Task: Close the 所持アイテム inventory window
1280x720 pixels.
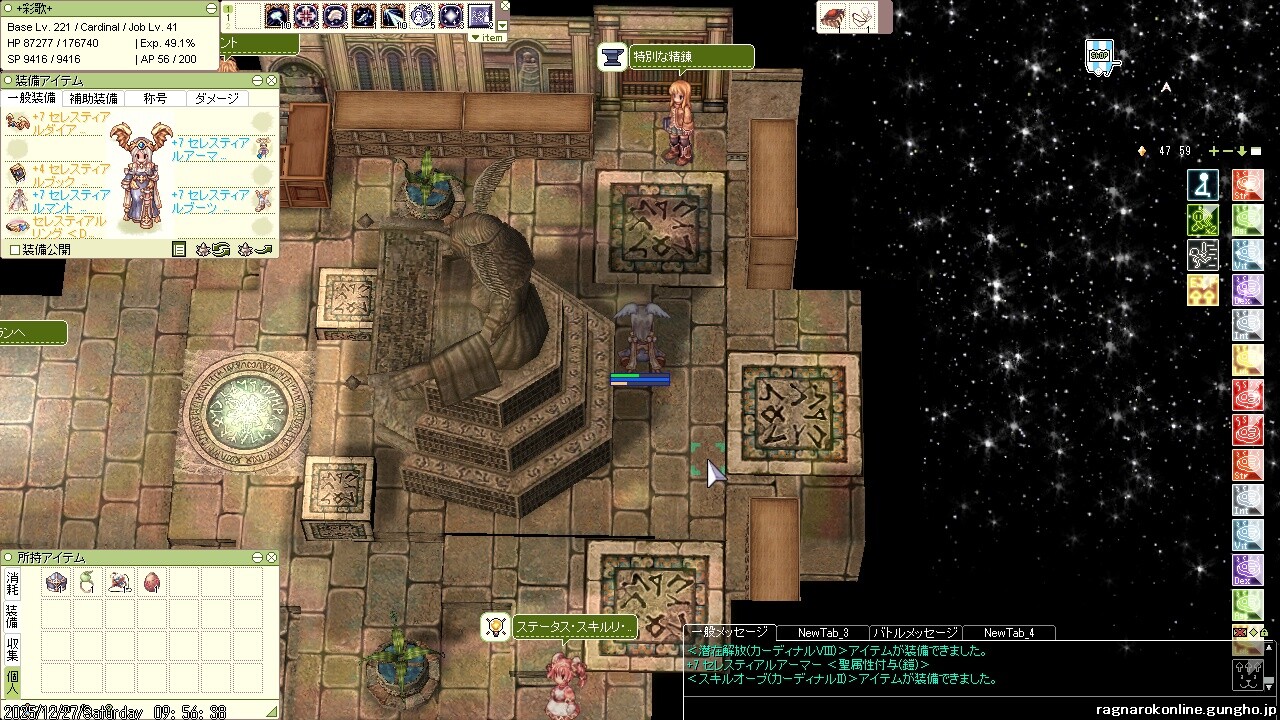Action: click(272, 557)
